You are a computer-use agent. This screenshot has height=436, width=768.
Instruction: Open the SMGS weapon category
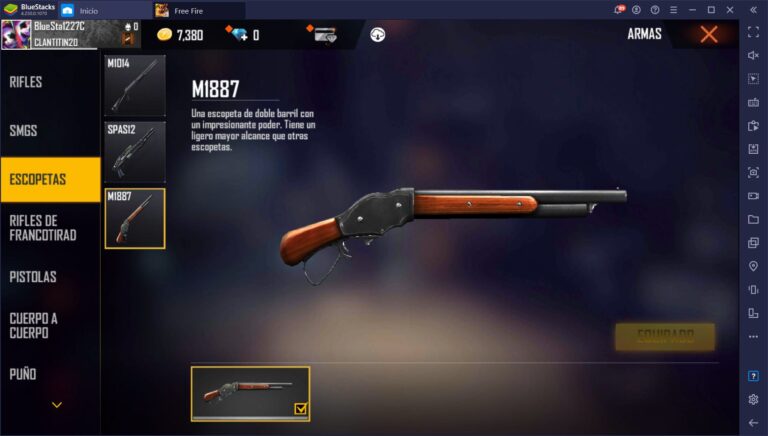23,130
